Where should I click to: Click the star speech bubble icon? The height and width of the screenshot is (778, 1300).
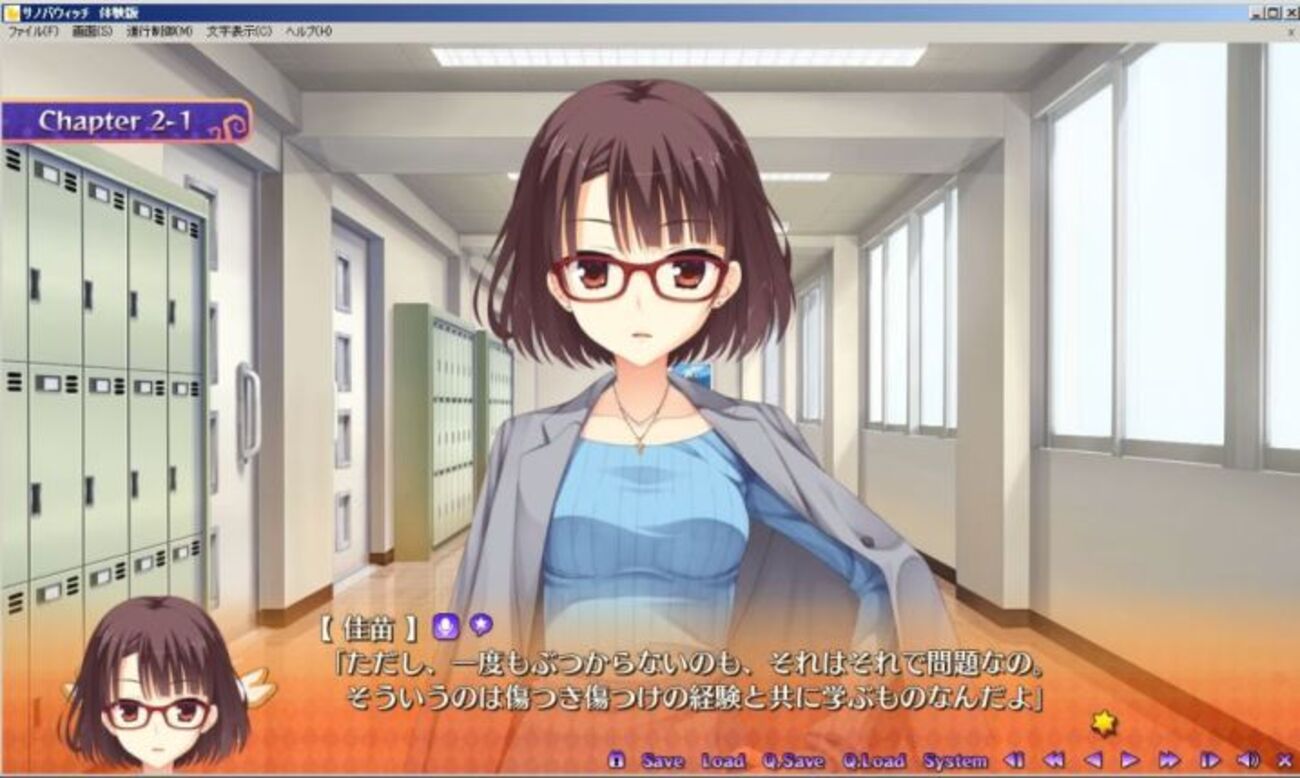coord(481,625)
